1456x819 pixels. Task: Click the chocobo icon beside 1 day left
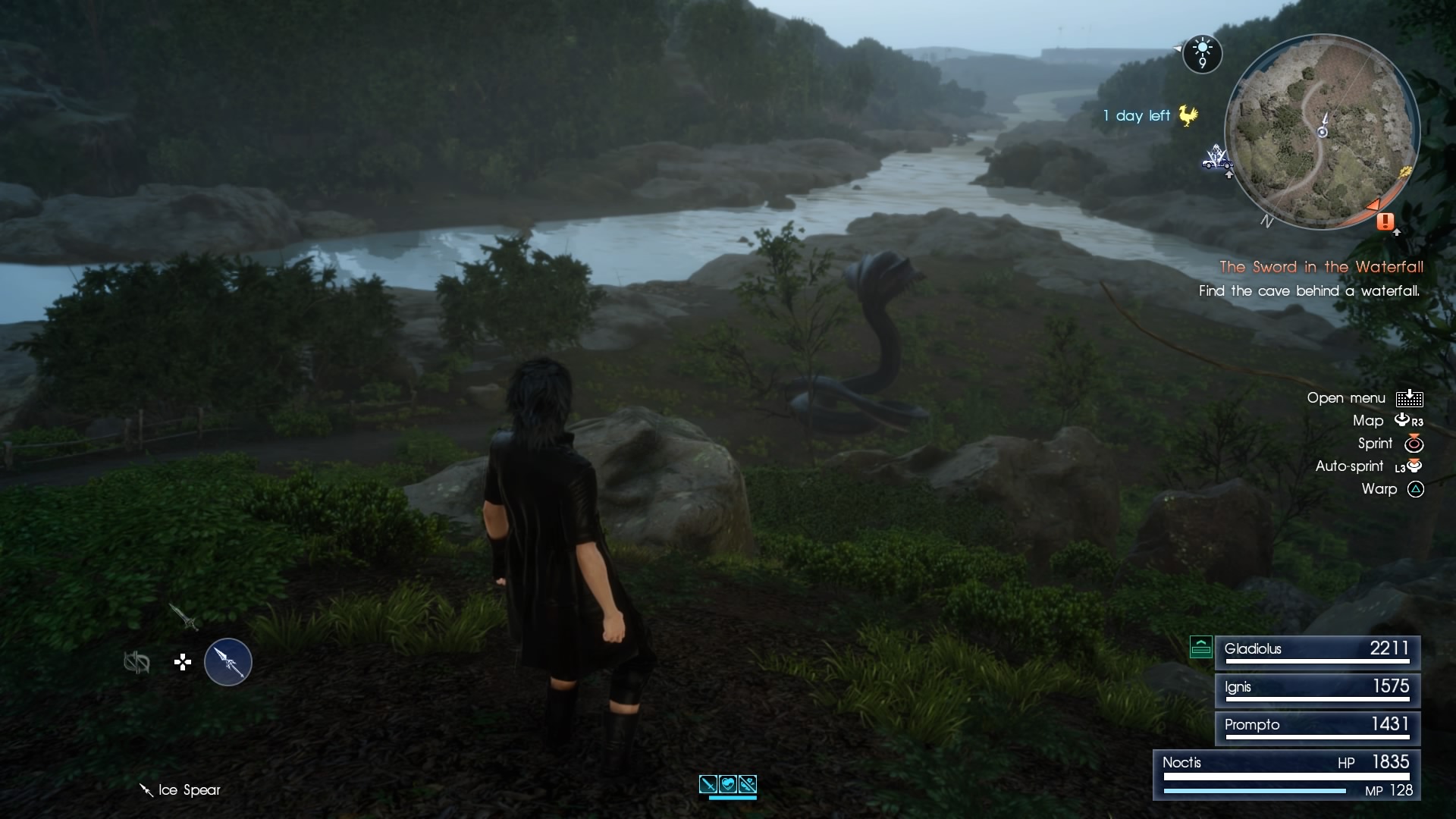click(x=1188, y=115)
